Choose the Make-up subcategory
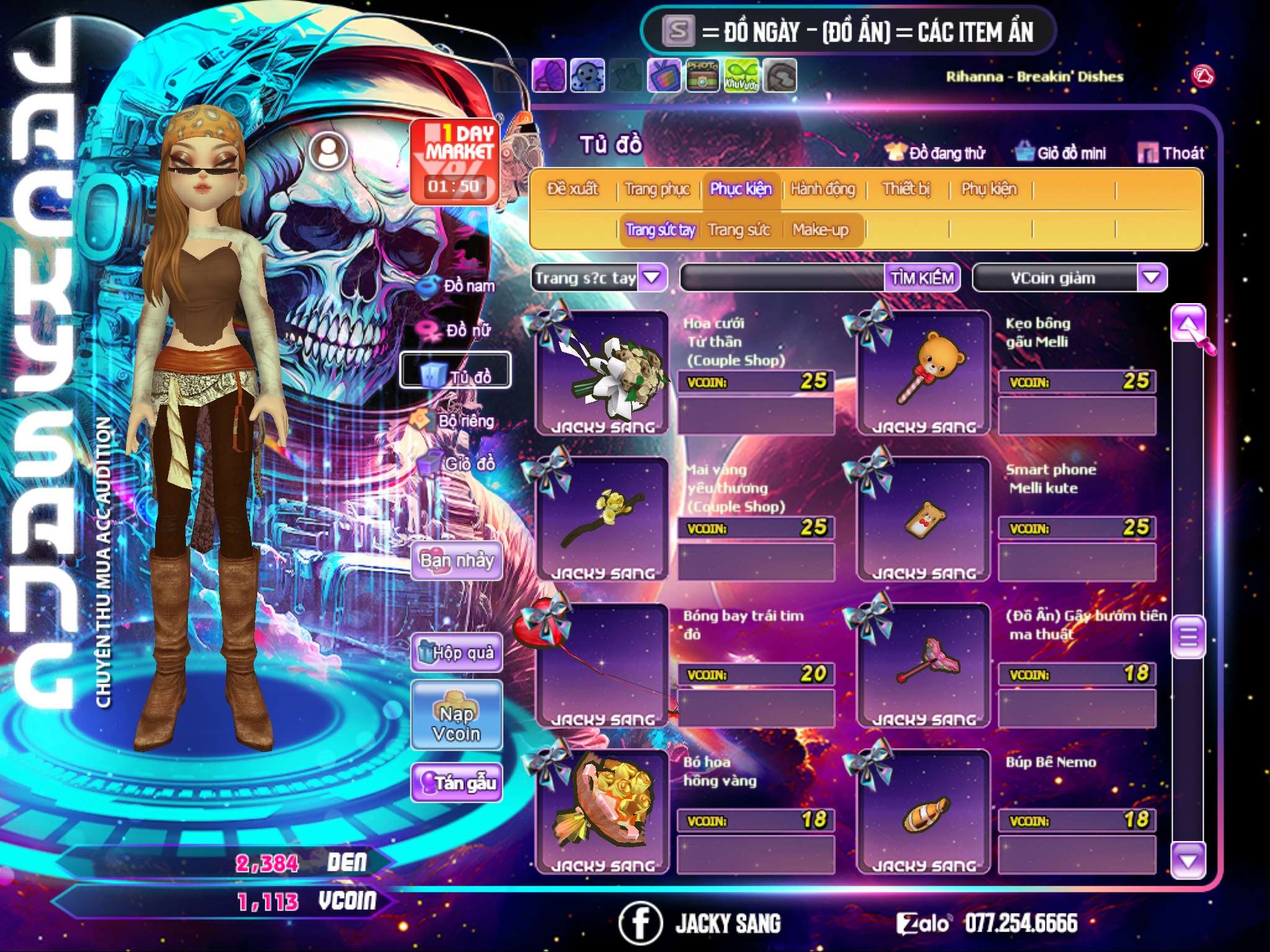 [x=820, y=230]
